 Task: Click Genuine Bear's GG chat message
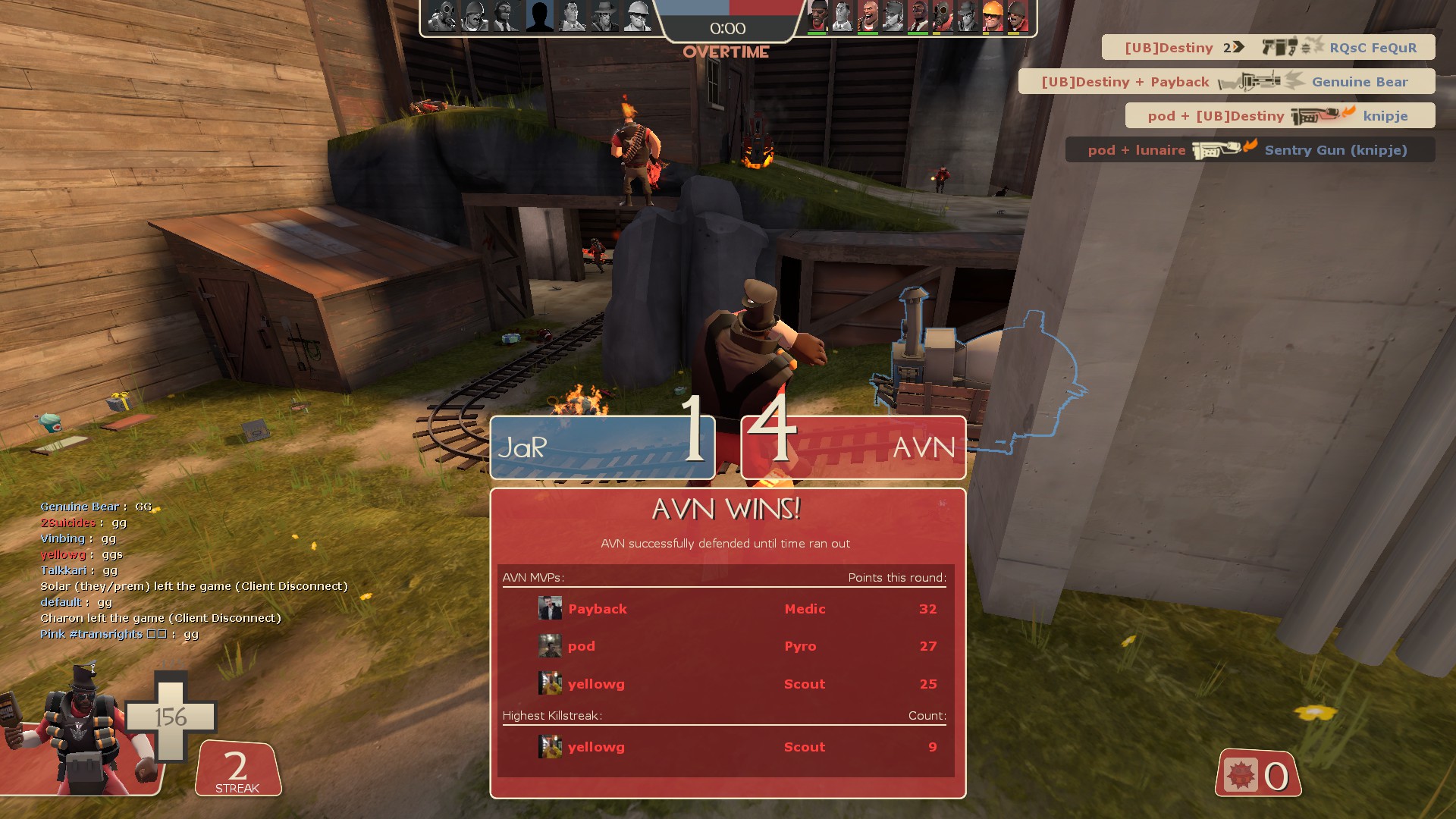click(96, 507)
